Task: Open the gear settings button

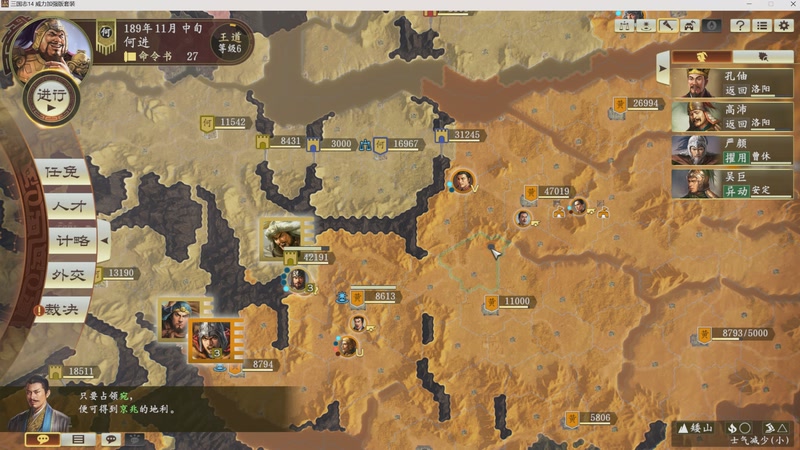Action: (784, 25)
